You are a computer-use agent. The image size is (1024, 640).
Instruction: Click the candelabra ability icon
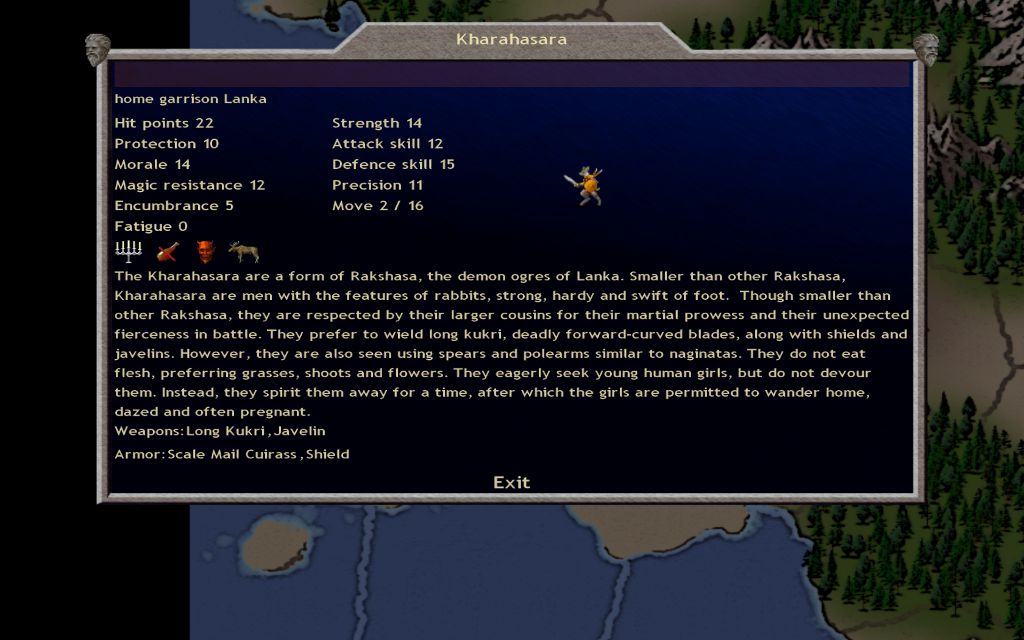129,251
